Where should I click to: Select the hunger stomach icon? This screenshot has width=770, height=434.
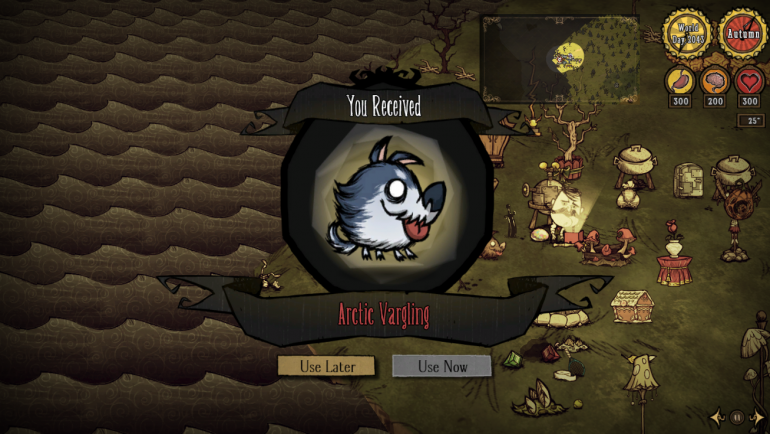pyautogui.click(x=681, y=81)
